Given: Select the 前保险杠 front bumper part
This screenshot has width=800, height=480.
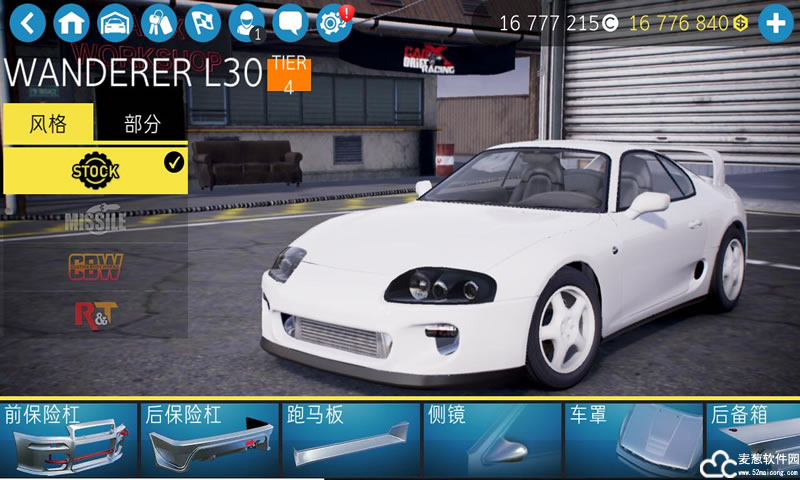Looking at the screenshot, I should pyautogui.click(x=68, y=440).
